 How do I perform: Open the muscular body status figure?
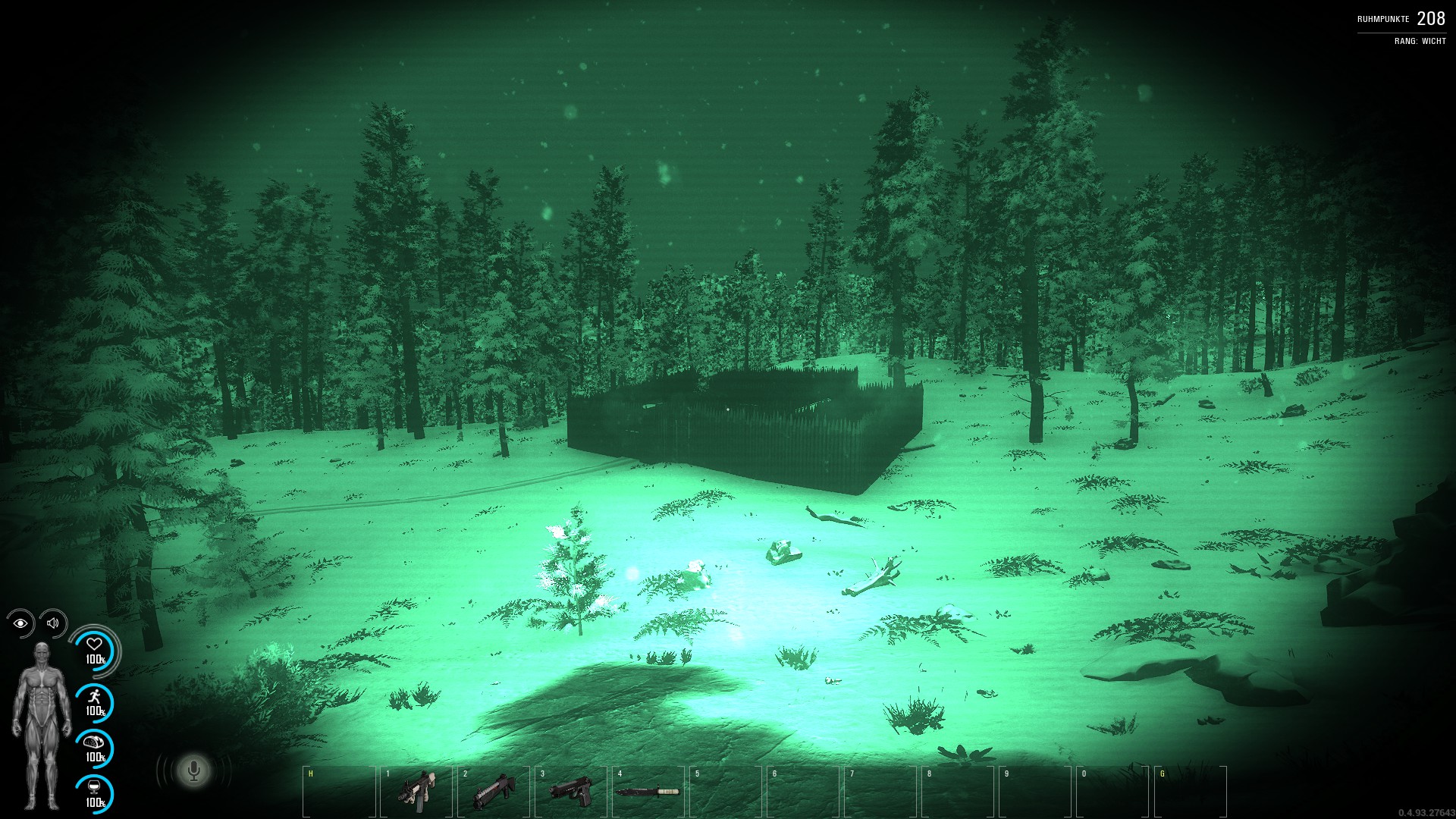click(x=42, y=725)
